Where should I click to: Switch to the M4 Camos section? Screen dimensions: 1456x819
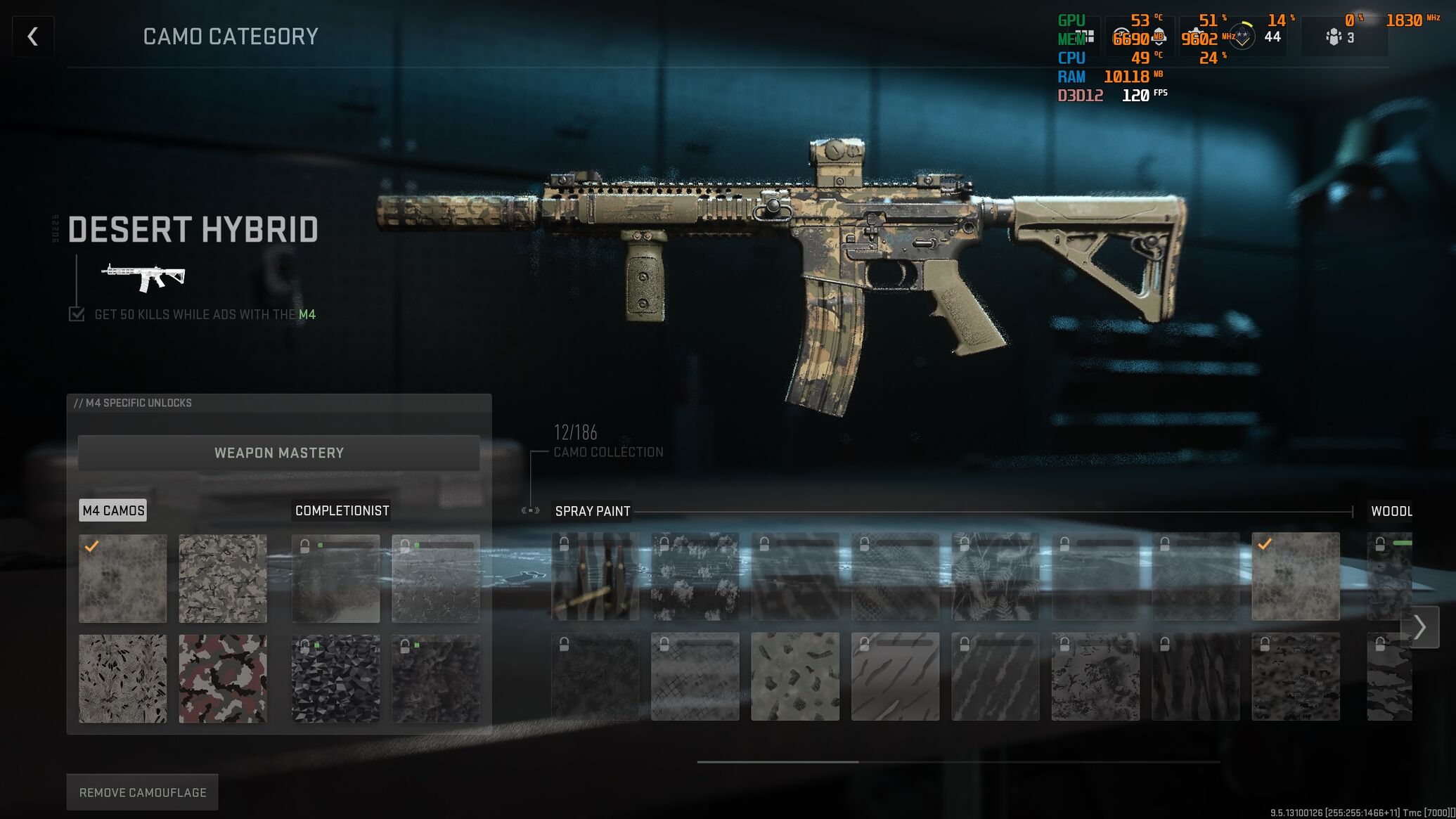point(113,510)
